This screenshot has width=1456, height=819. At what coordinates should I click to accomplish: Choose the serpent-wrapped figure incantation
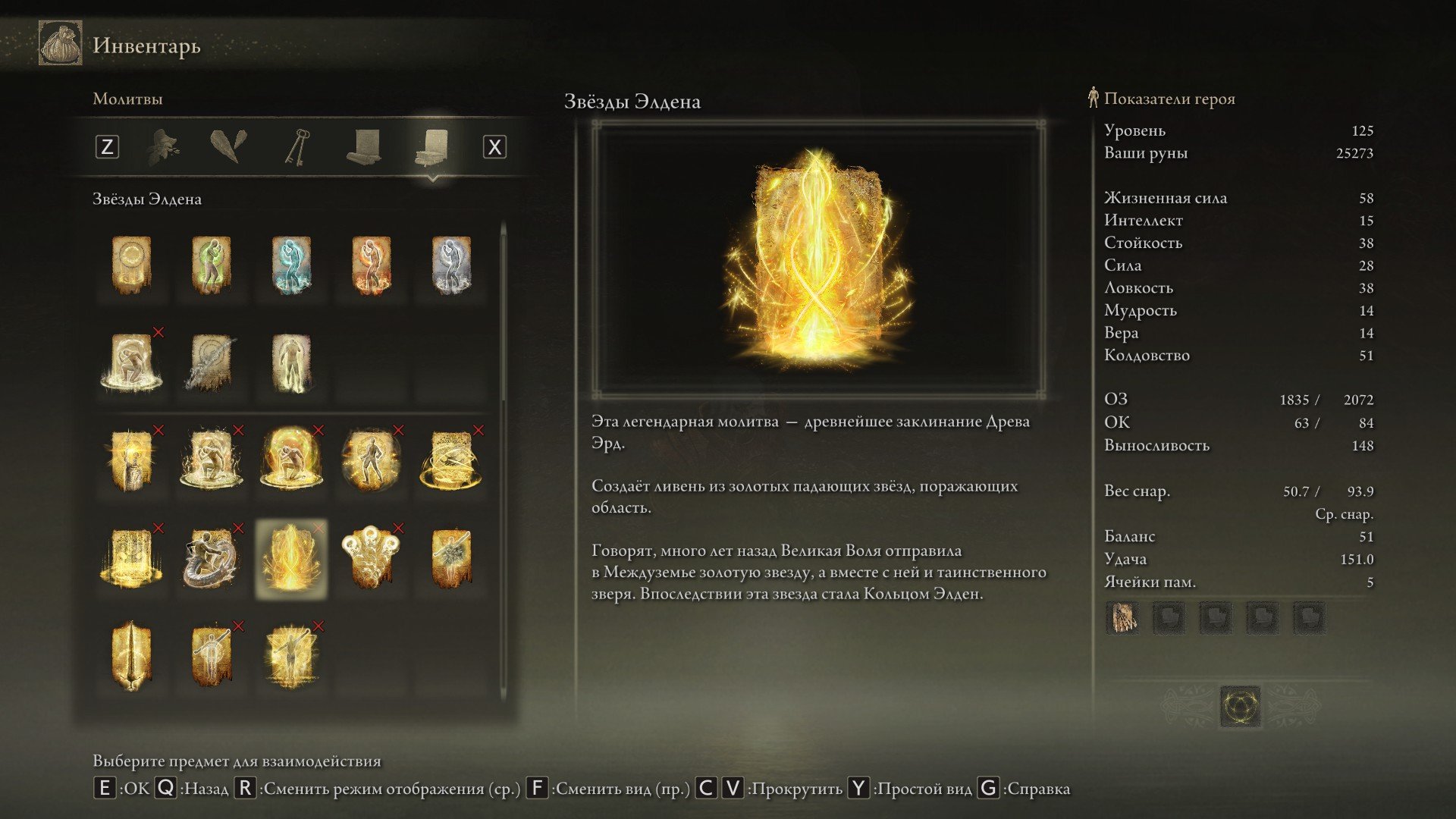211,559
